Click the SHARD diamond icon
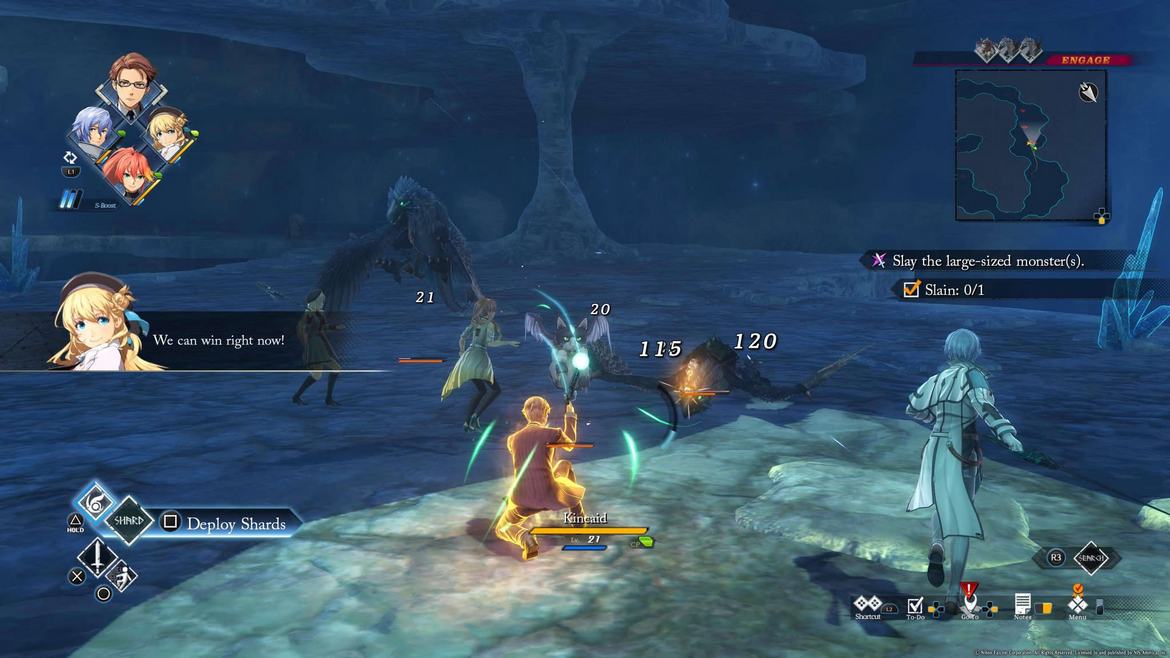The image size is (1170, 658). [129, 521]
